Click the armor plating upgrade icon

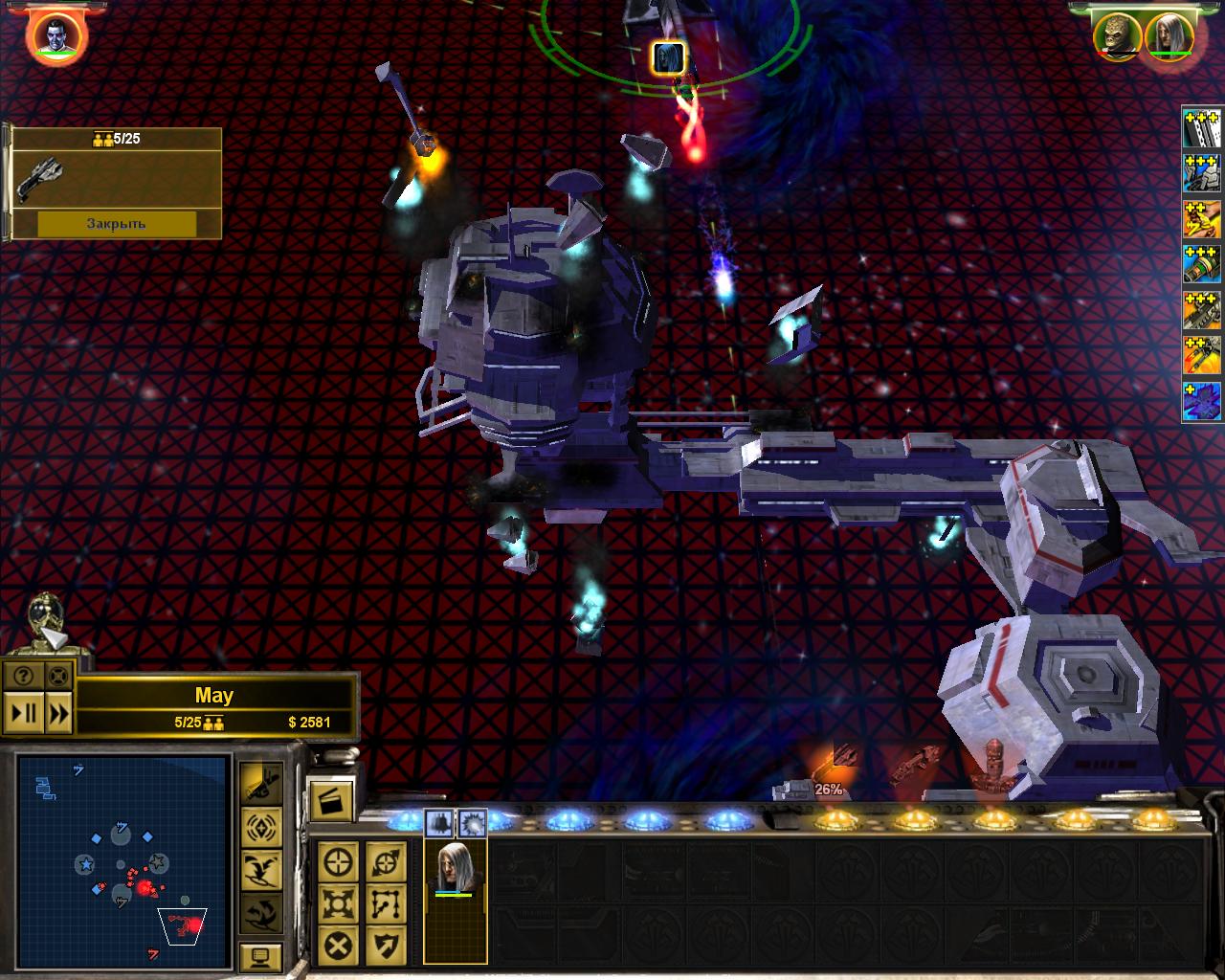(x=1202, y=127)
